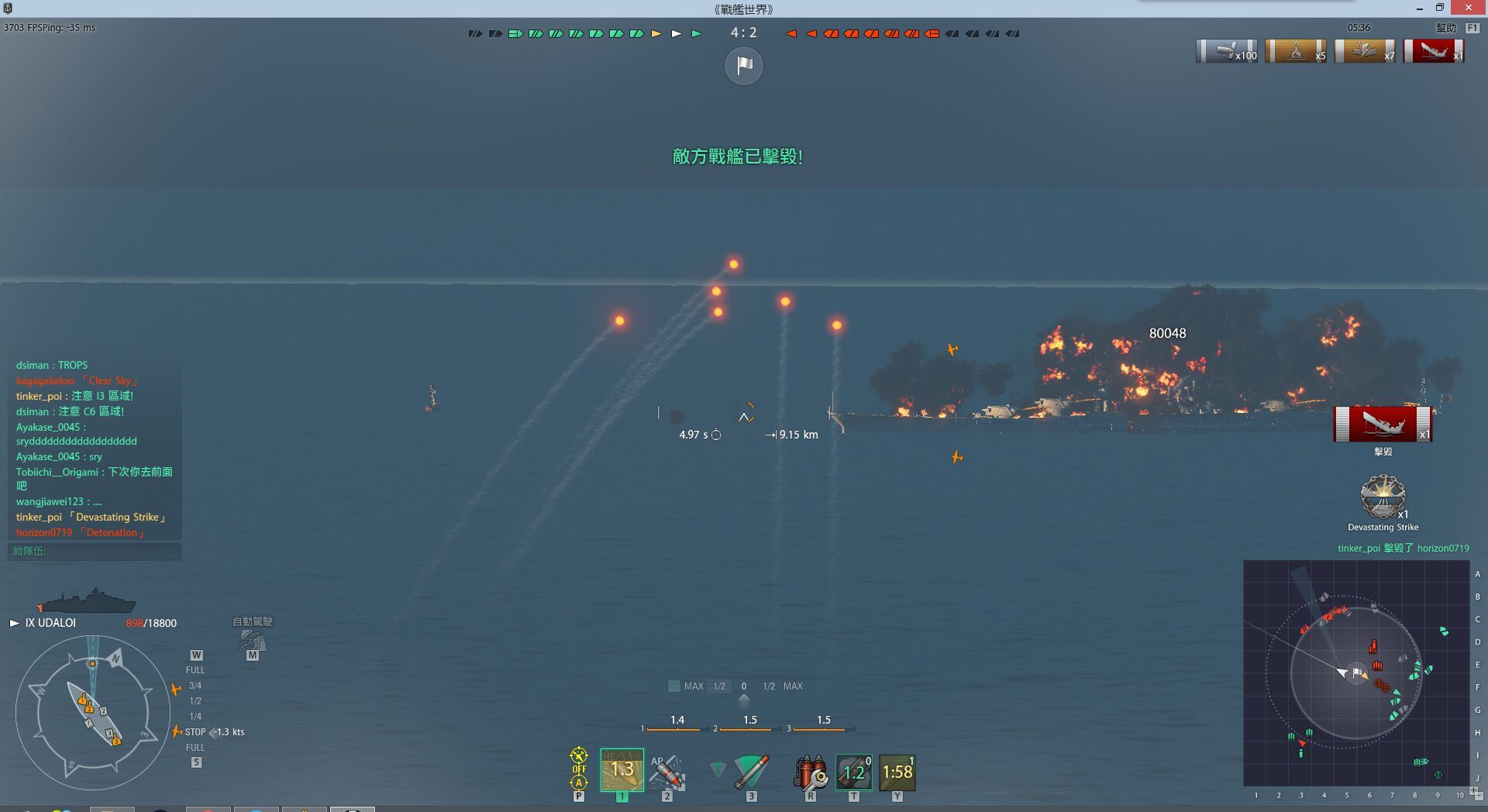This screenshot has width=1488, height=812.
Task: Select the narrow torpedo spread icon
Action: (x=718, y=769)
